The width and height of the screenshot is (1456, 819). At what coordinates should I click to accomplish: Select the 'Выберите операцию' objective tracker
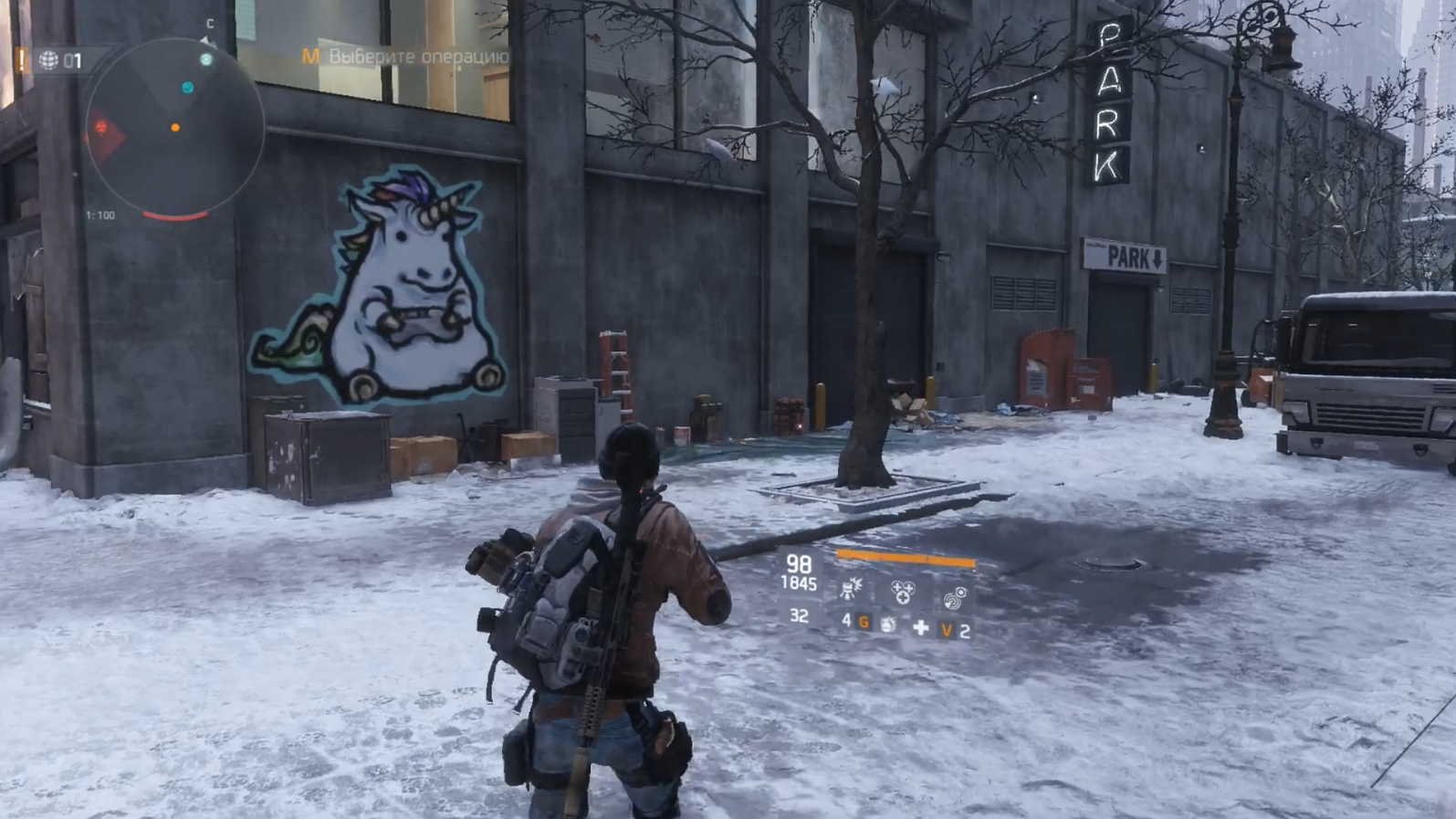coord(406,57)
